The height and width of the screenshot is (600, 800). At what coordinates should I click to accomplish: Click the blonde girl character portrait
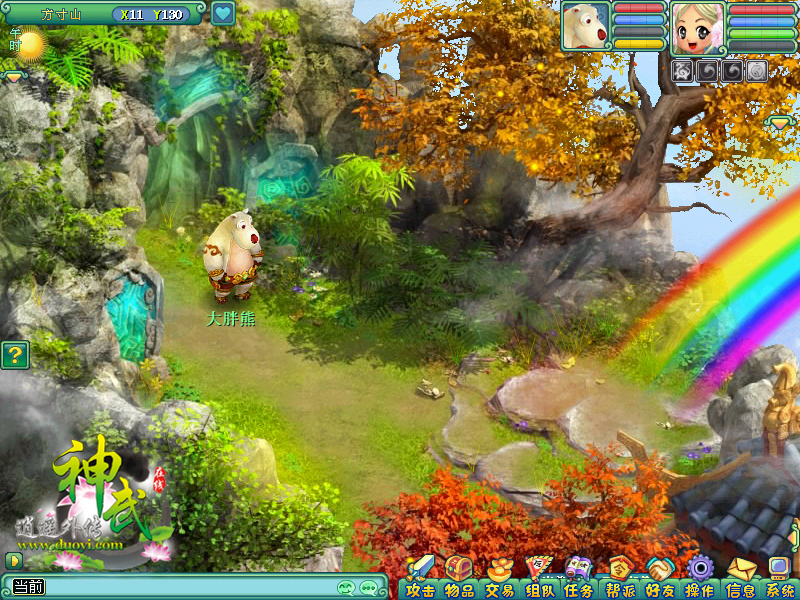point(697,27)
